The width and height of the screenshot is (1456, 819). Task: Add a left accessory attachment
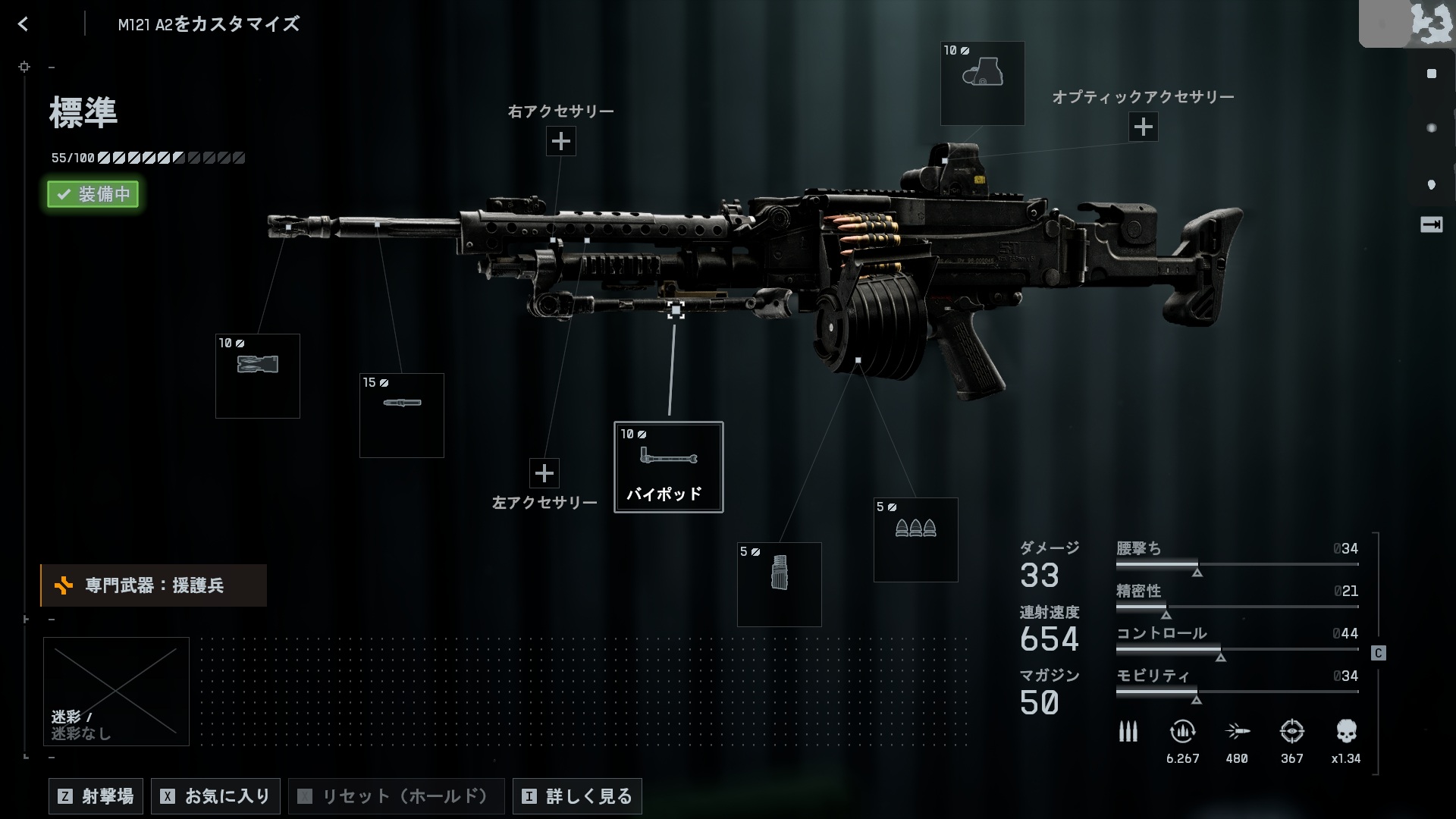click(x=544, y=473)
